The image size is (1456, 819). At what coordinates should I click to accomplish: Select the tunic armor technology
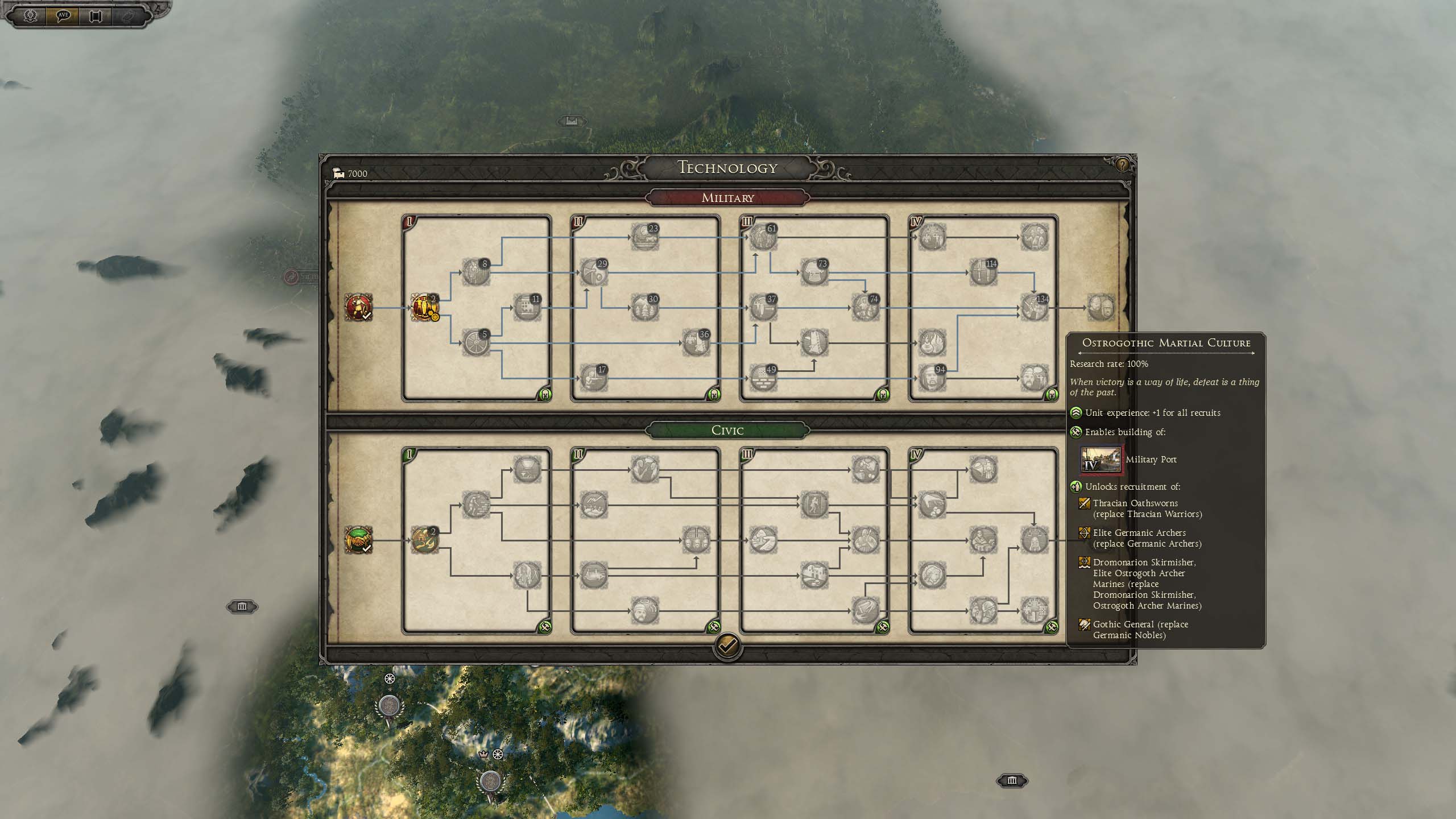(813, 272)
